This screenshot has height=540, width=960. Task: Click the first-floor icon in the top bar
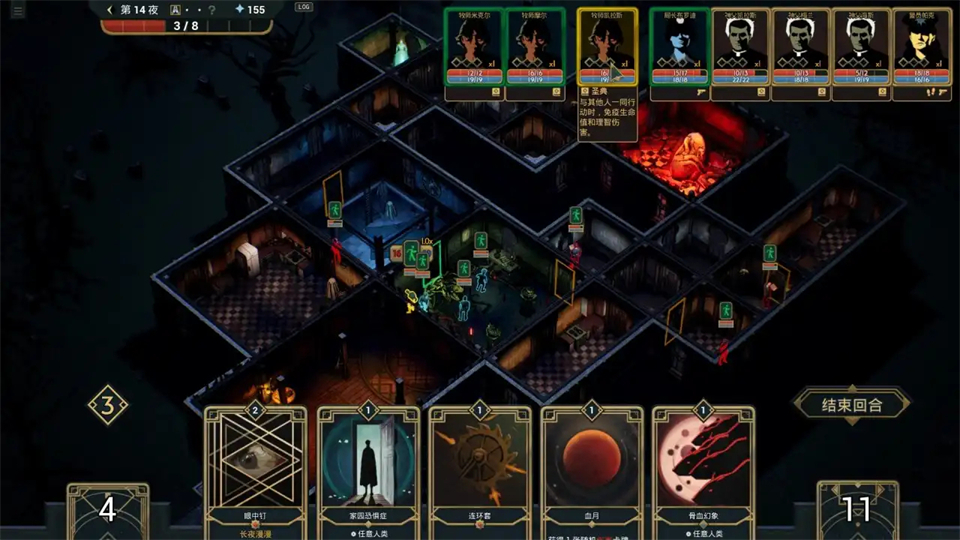[176, 9]
